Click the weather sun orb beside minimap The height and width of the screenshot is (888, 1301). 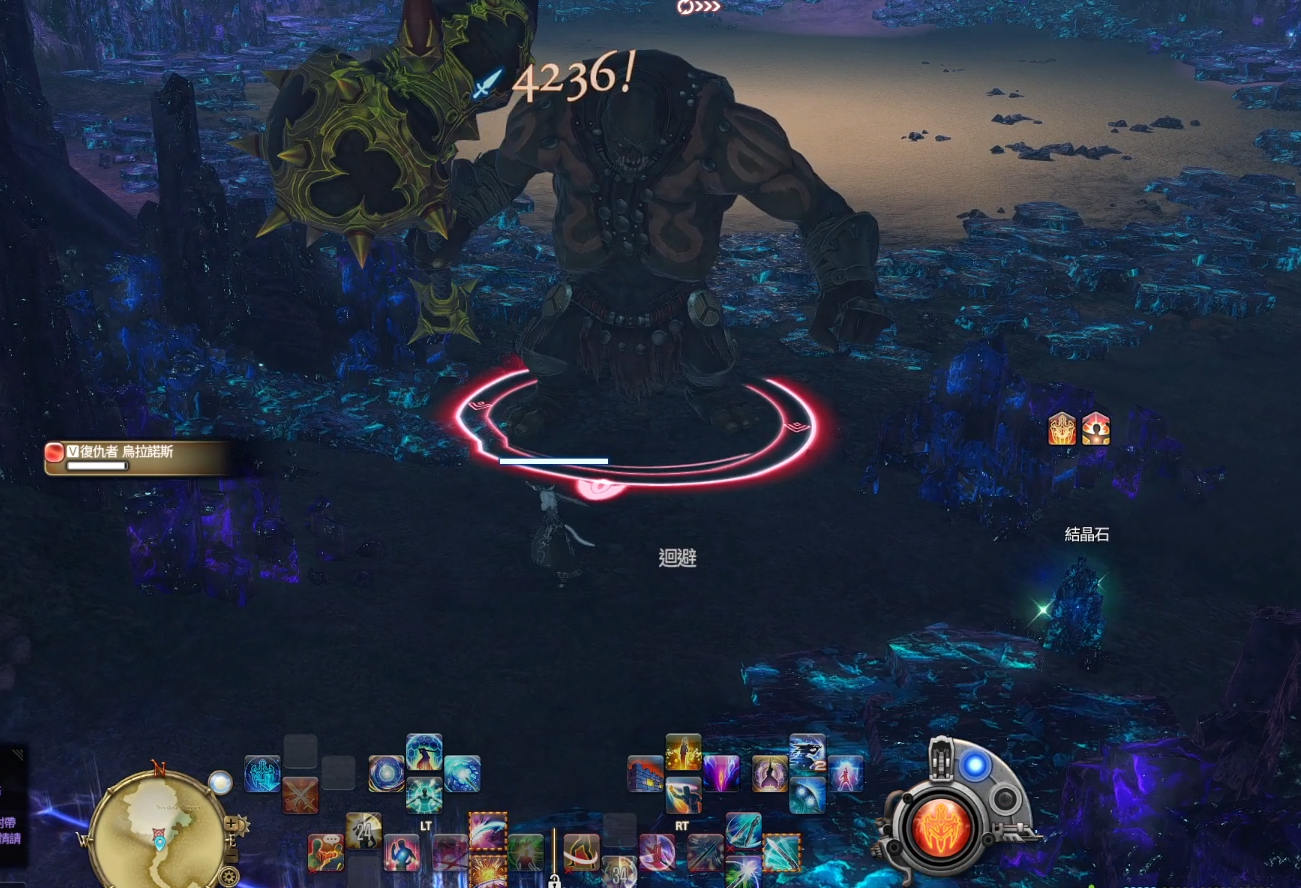pos(219,783)
